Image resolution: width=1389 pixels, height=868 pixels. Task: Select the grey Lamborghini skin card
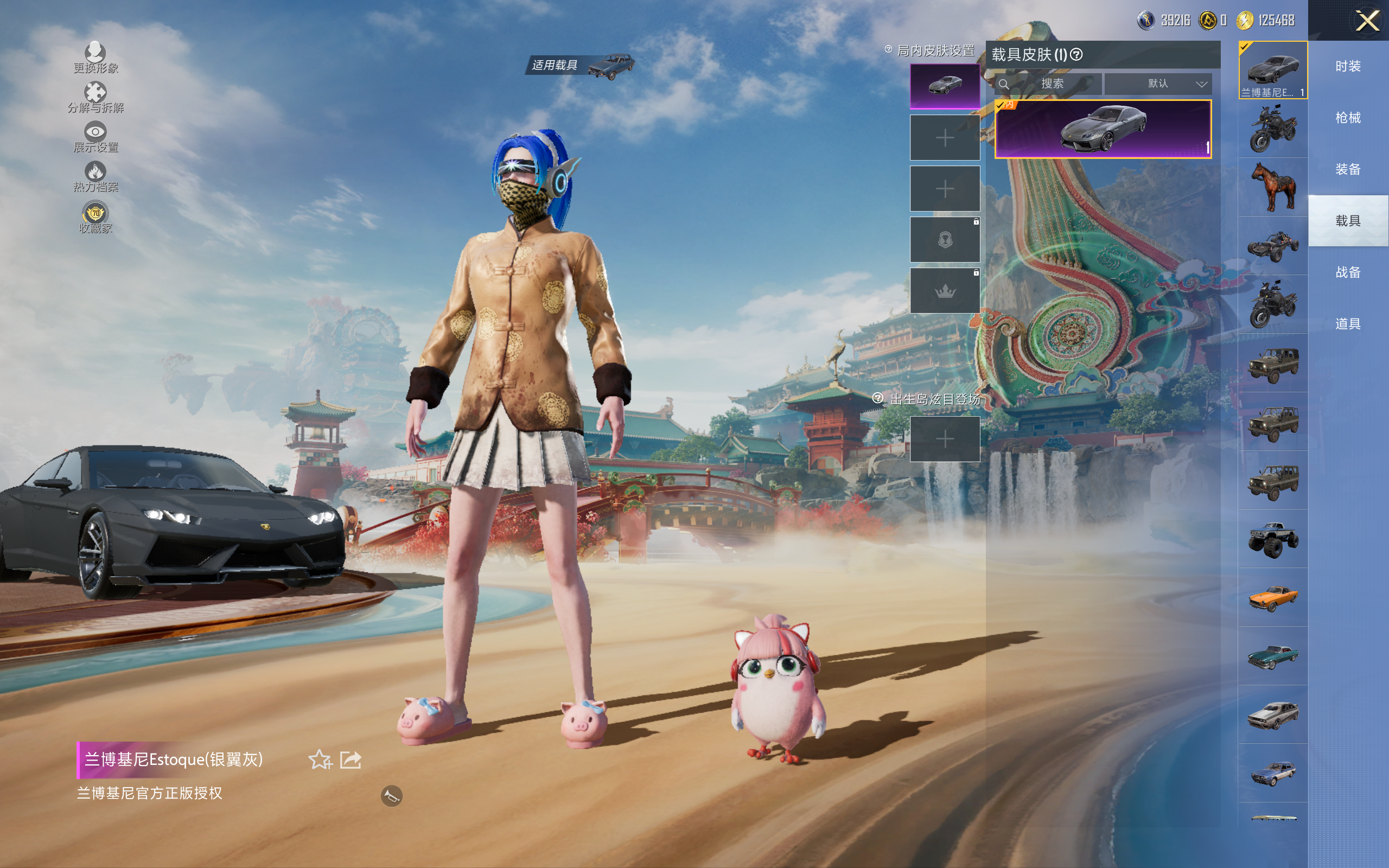click(x=1103, y=129)
